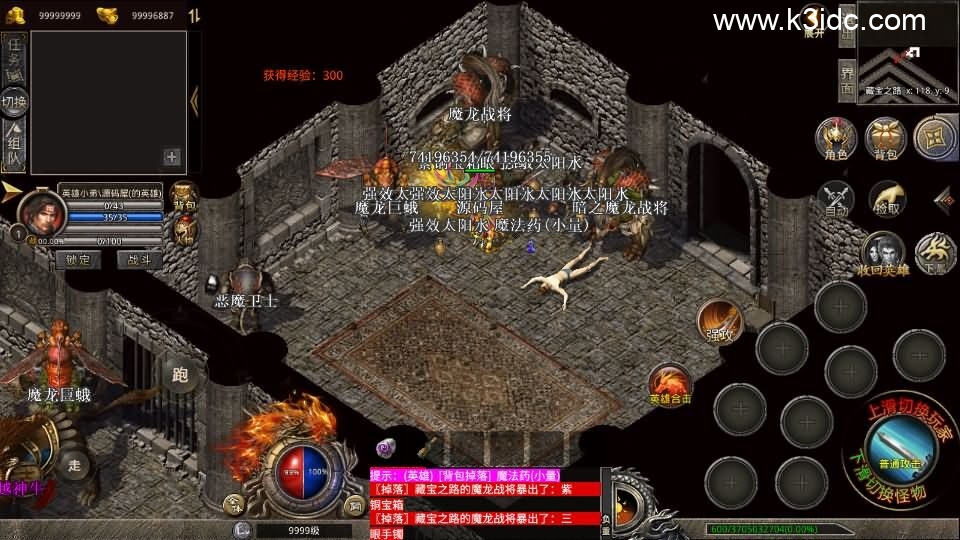Collapse the left panel with the arrow
Viewport: 960px width, 540px height.
(x=195, y=98)
